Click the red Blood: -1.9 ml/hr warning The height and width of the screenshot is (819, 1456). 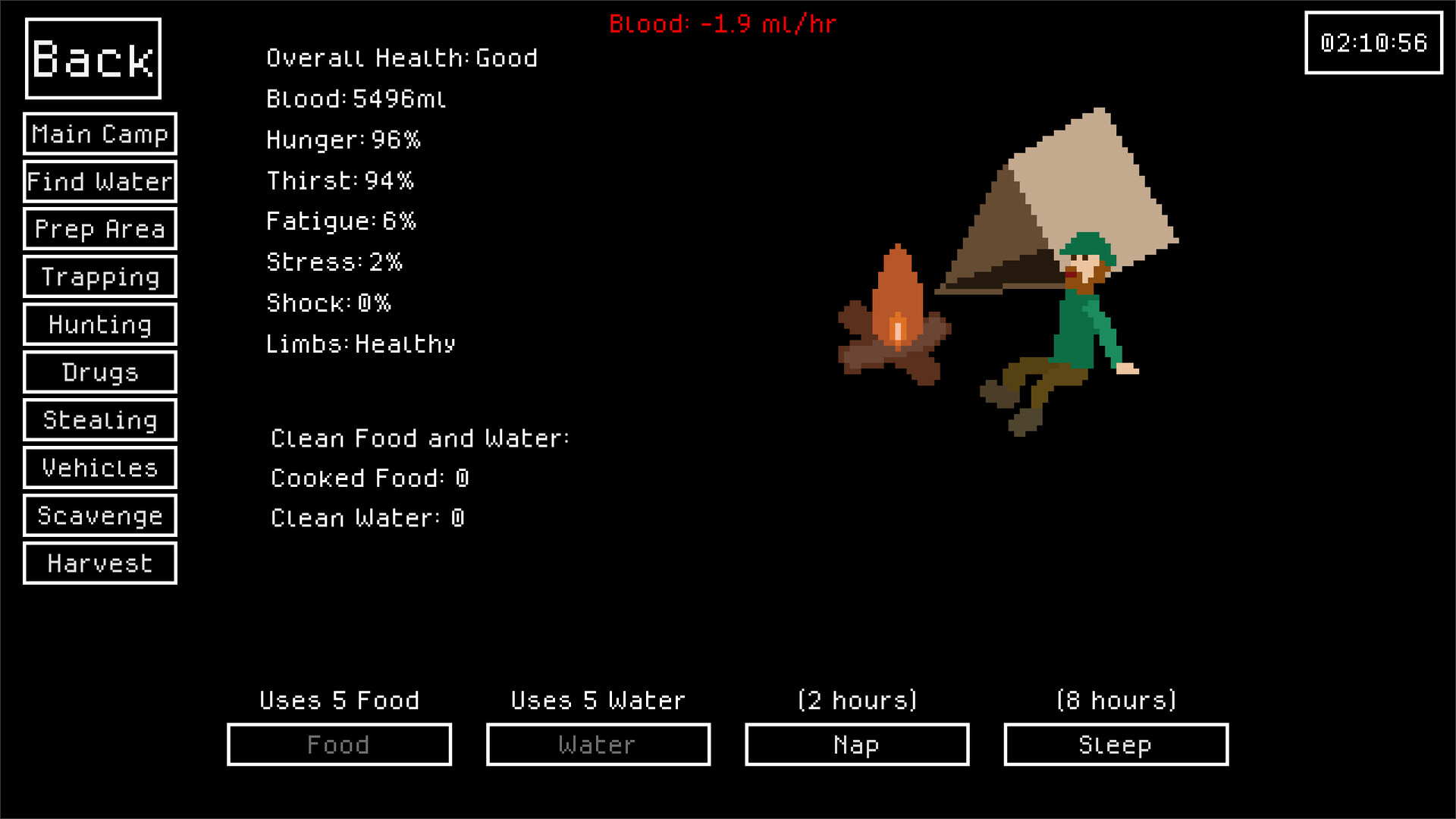coord(722,24)
